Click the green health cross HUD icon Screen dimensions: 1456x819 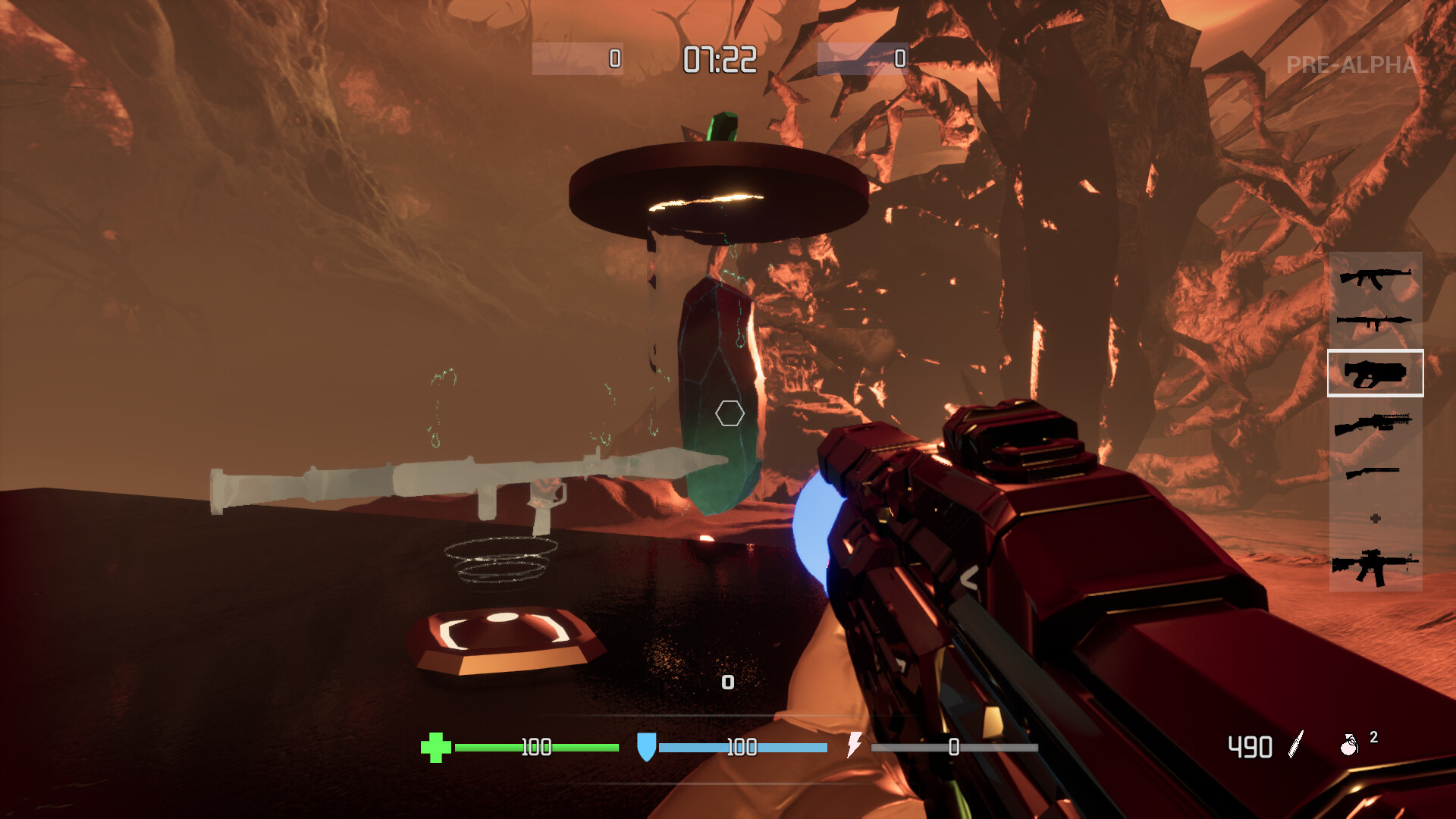click(x=436, y=747)
